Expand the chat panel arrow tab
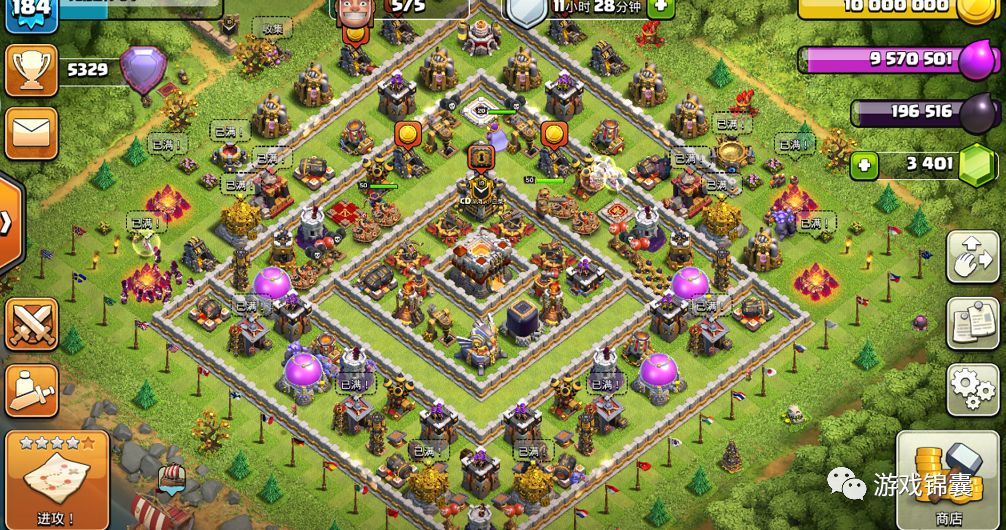1006x530 pixels. coord(8,222)
